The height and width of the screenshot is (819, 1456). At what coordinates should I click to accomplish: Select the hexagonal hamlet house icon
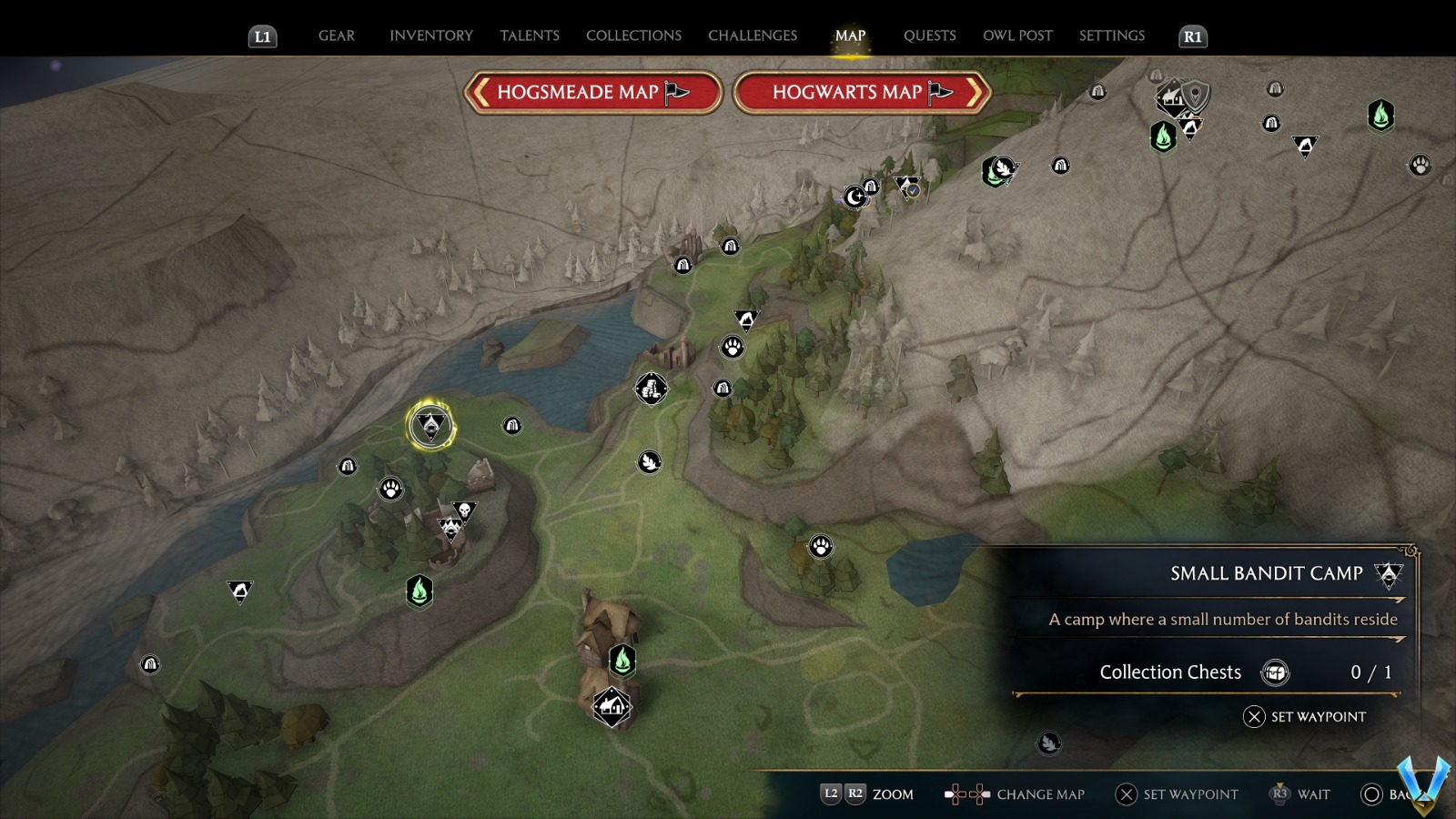pyautogui.click(x=612, y=706)
